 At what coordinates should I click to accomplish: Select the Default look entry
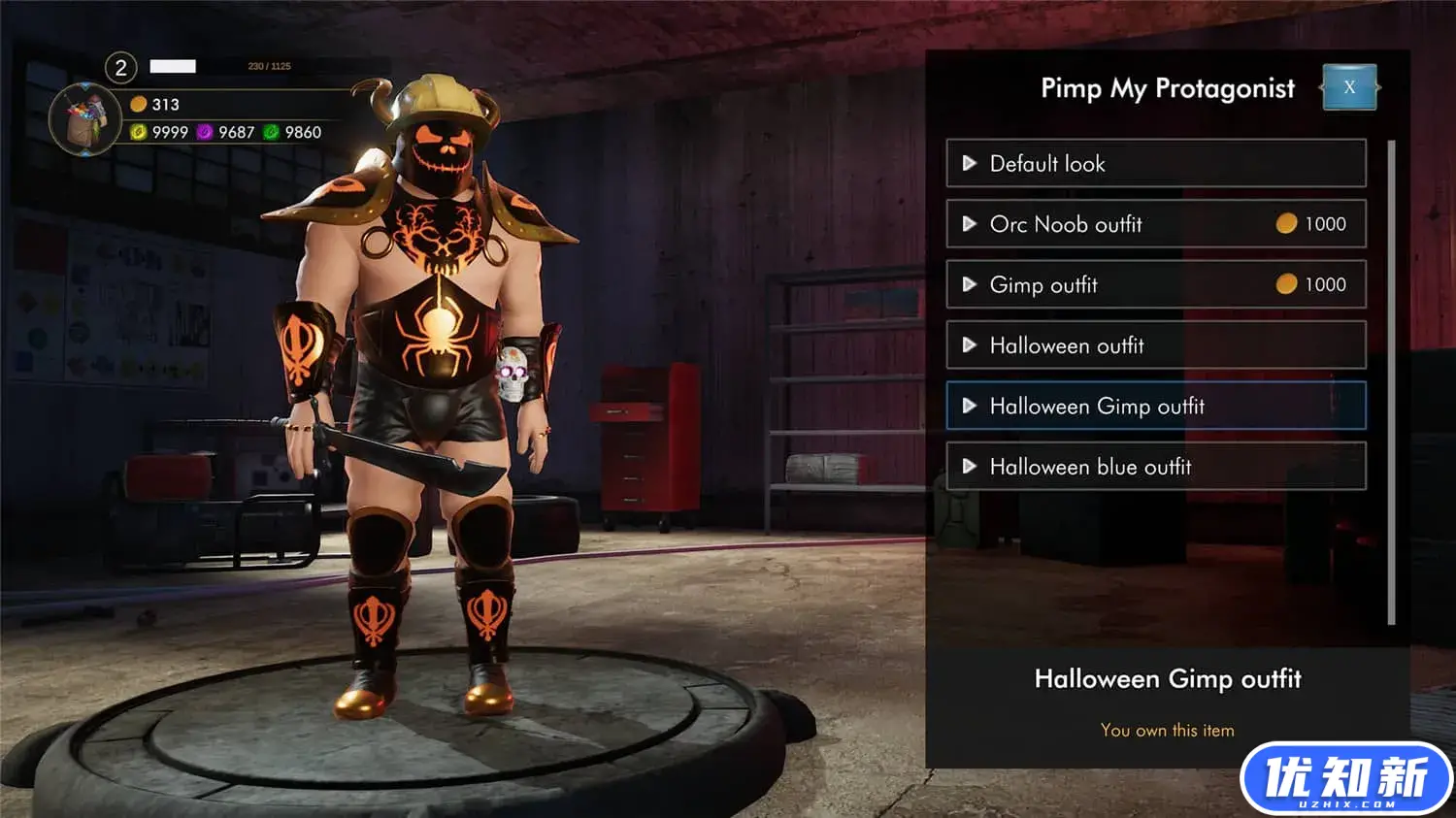(1155, 163)
